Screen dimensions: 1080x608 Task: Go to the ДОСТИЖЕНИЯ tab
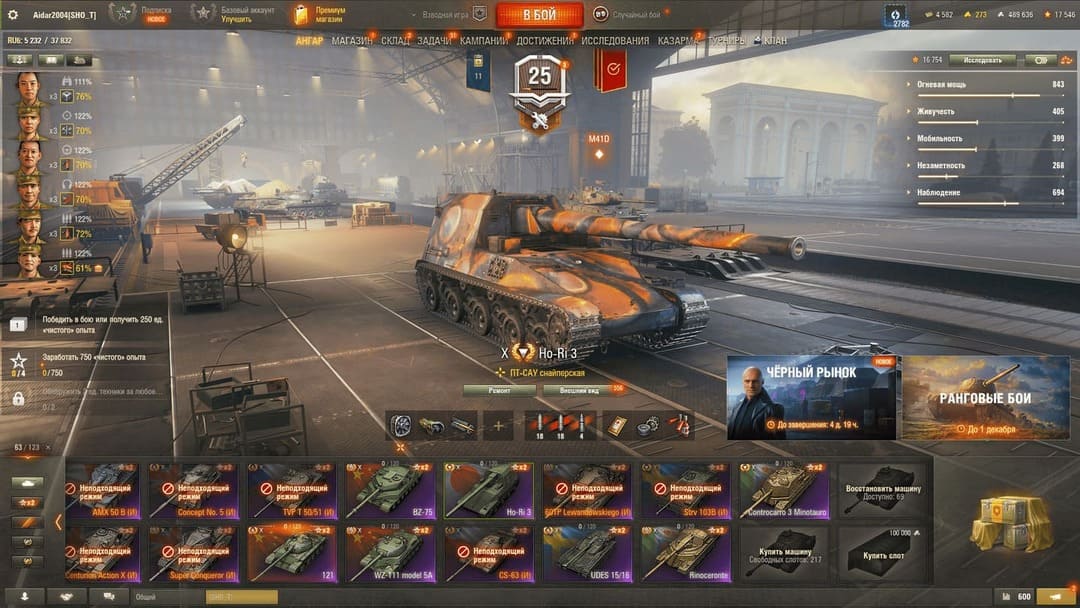pyautogui.click(x=544, y=41)
